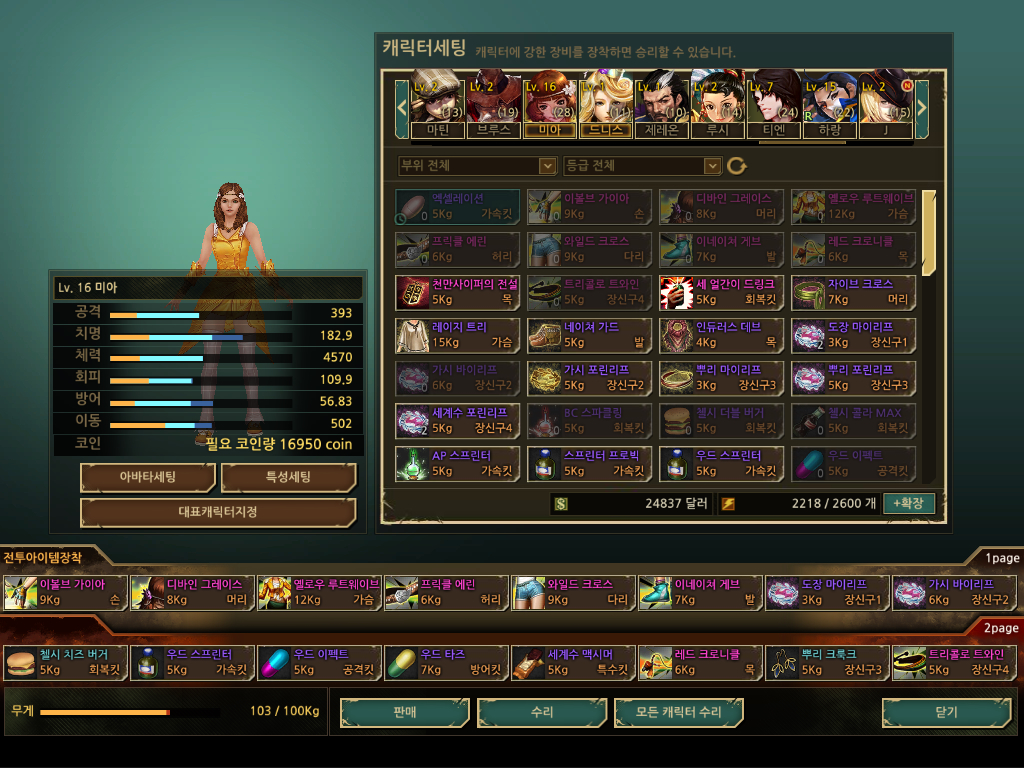Open the 부위 전체 part filter dropdown
Viewport: 1024px width, 768px height.
click(477, 165)
